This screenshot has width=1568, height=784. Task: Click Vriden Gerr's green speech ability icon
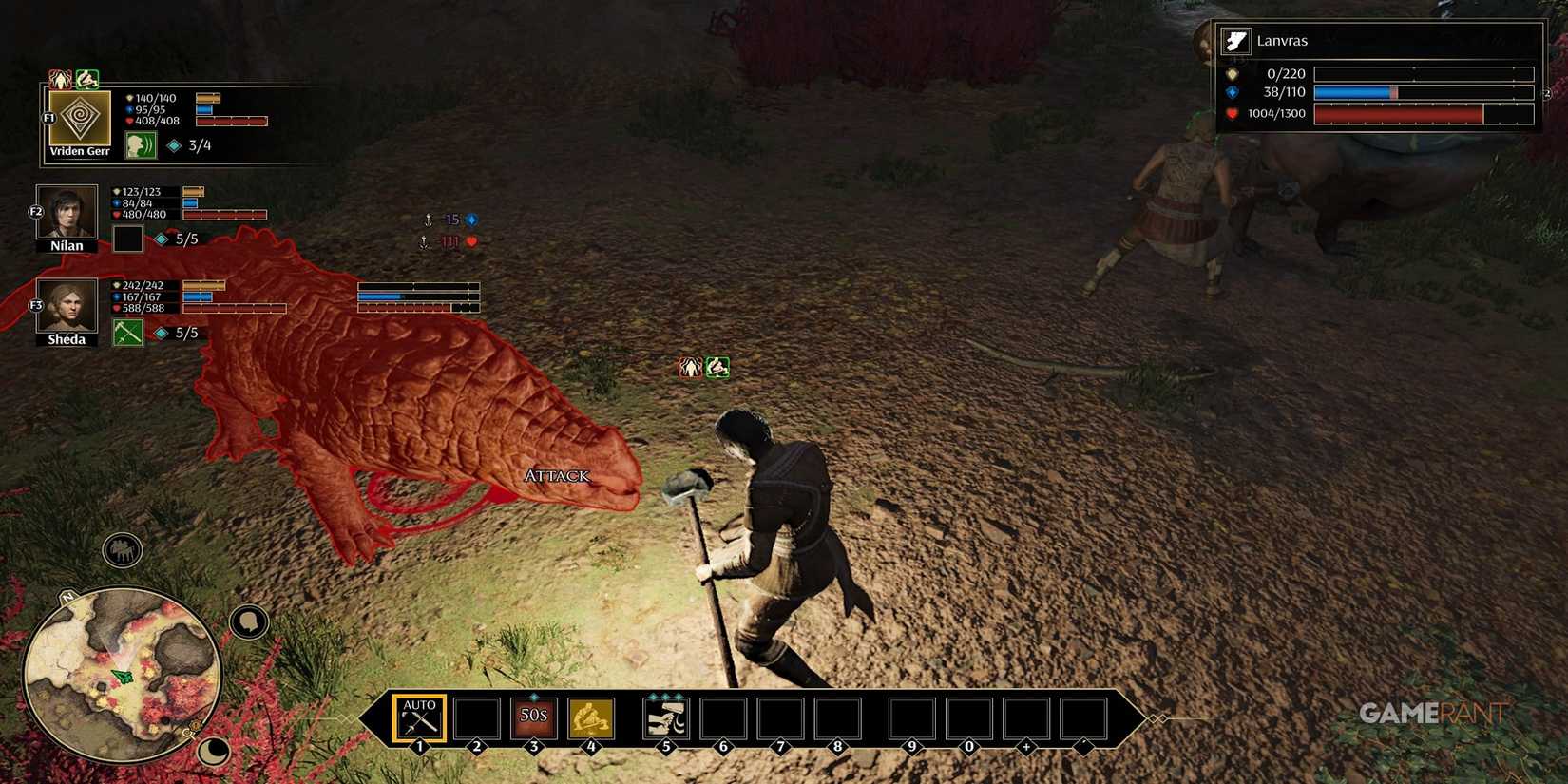[141, 146]
